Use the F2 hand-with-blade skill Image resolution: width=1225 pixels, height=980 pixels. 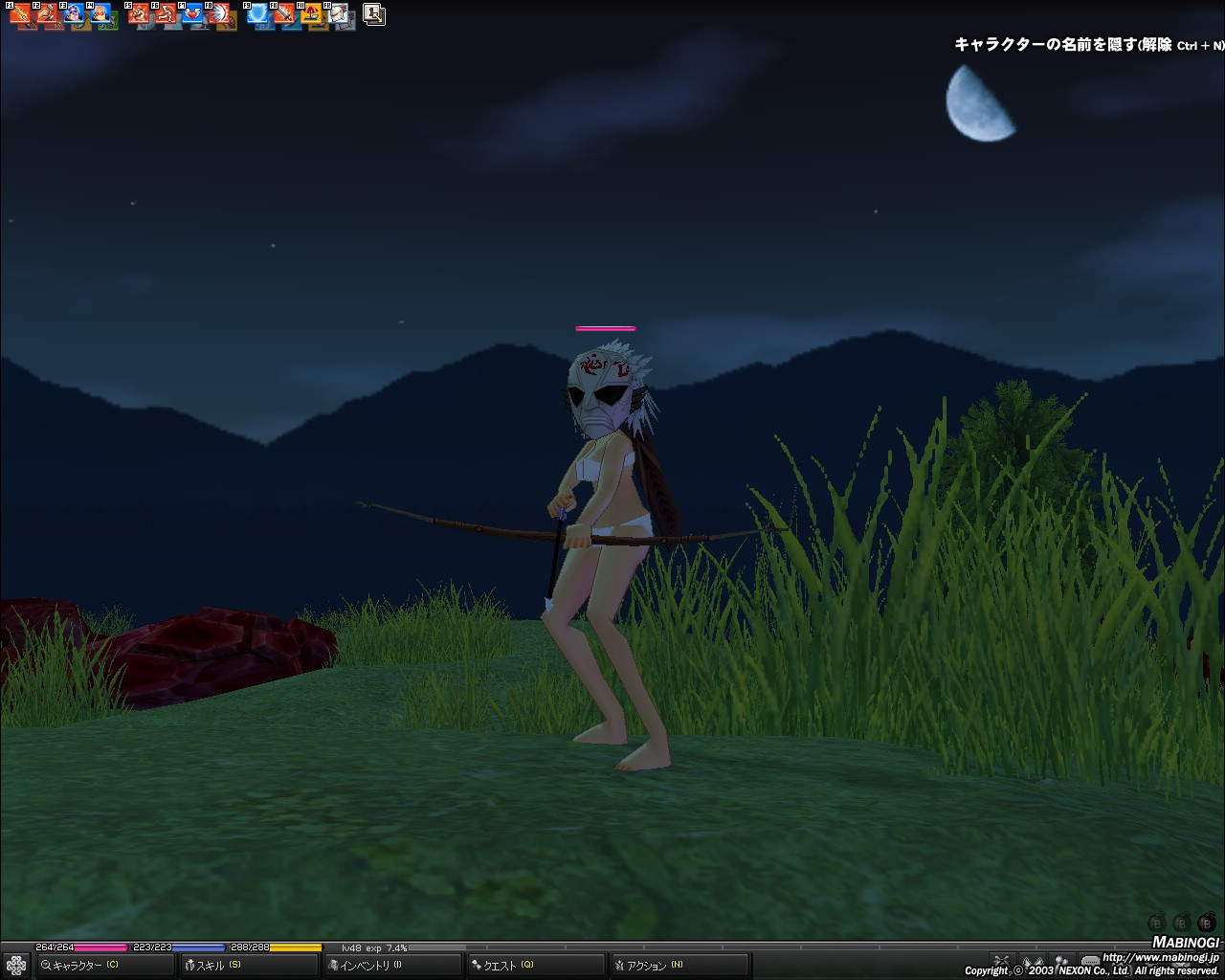(47, 14)
